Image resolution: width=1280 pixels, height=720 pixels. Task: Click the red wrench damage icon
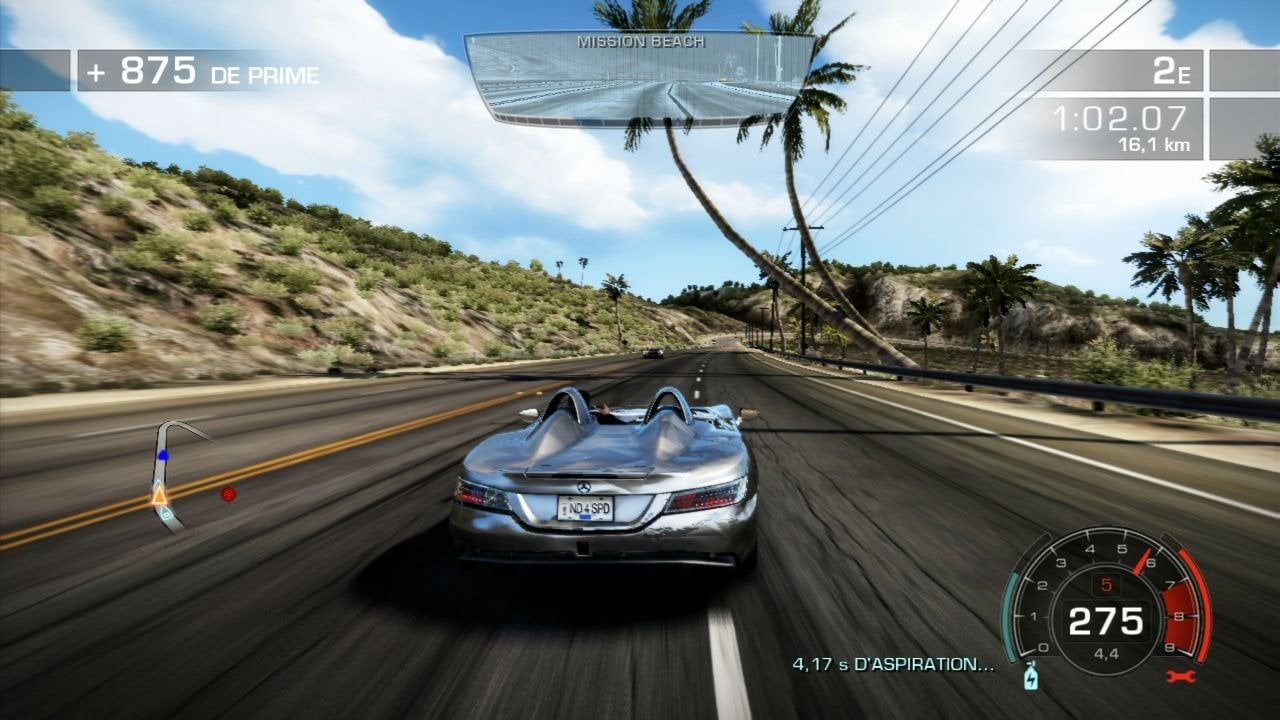click(1180, 677)
